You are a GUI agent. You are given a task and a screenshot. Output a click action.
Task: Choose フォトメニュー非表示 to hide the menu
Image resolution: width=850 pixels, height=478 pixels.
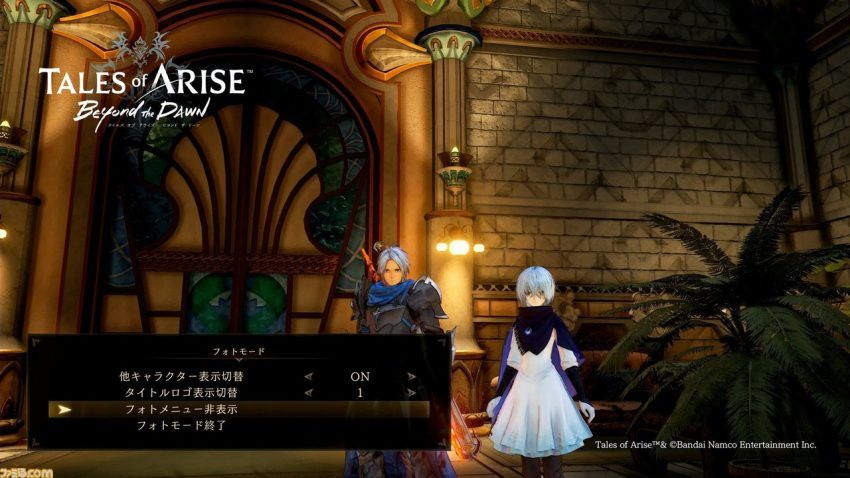(x=181, y=410)
